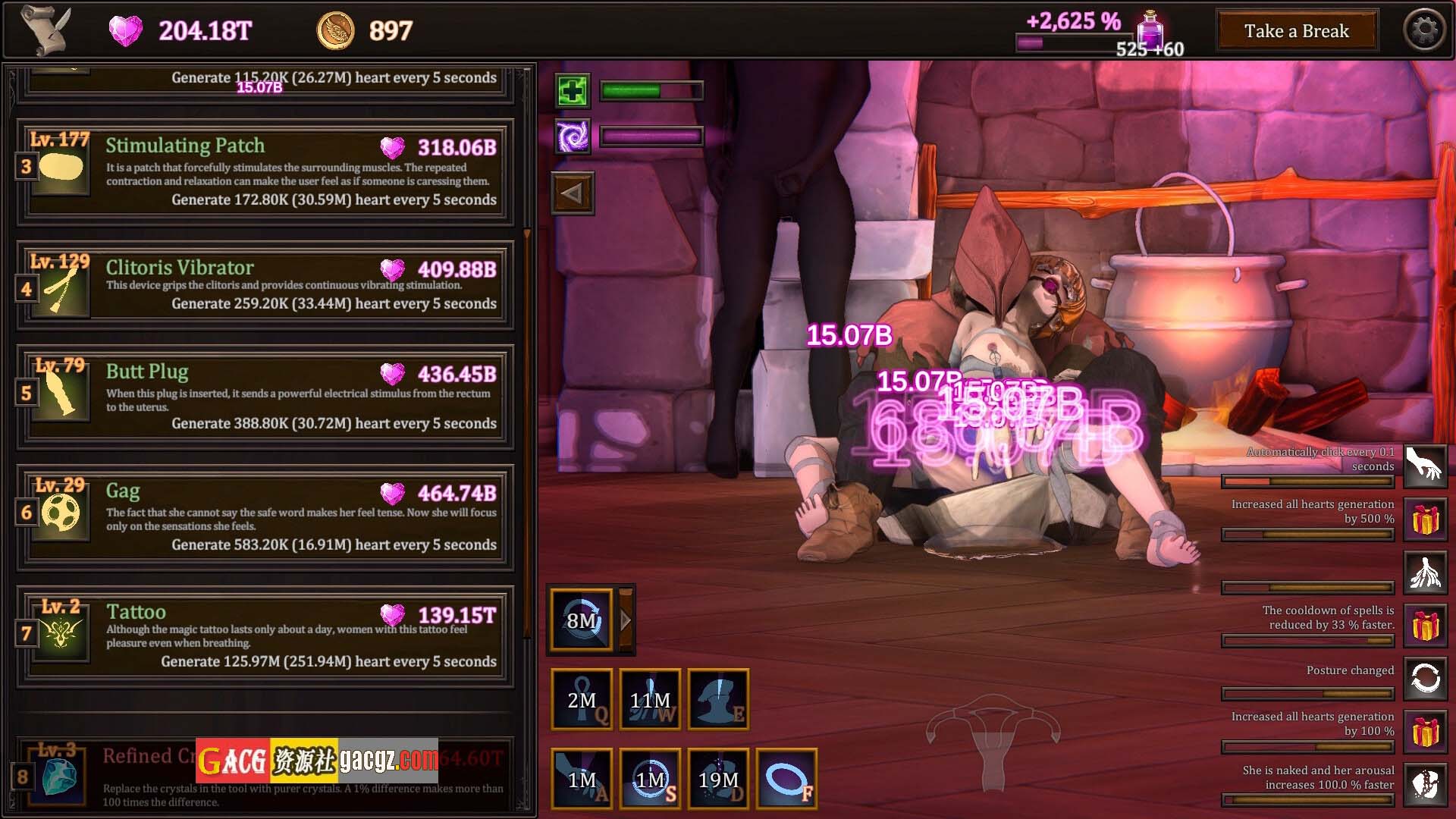Open the quill and scroll log
This screenshot has width=1456, height=819.
(45, 30)
